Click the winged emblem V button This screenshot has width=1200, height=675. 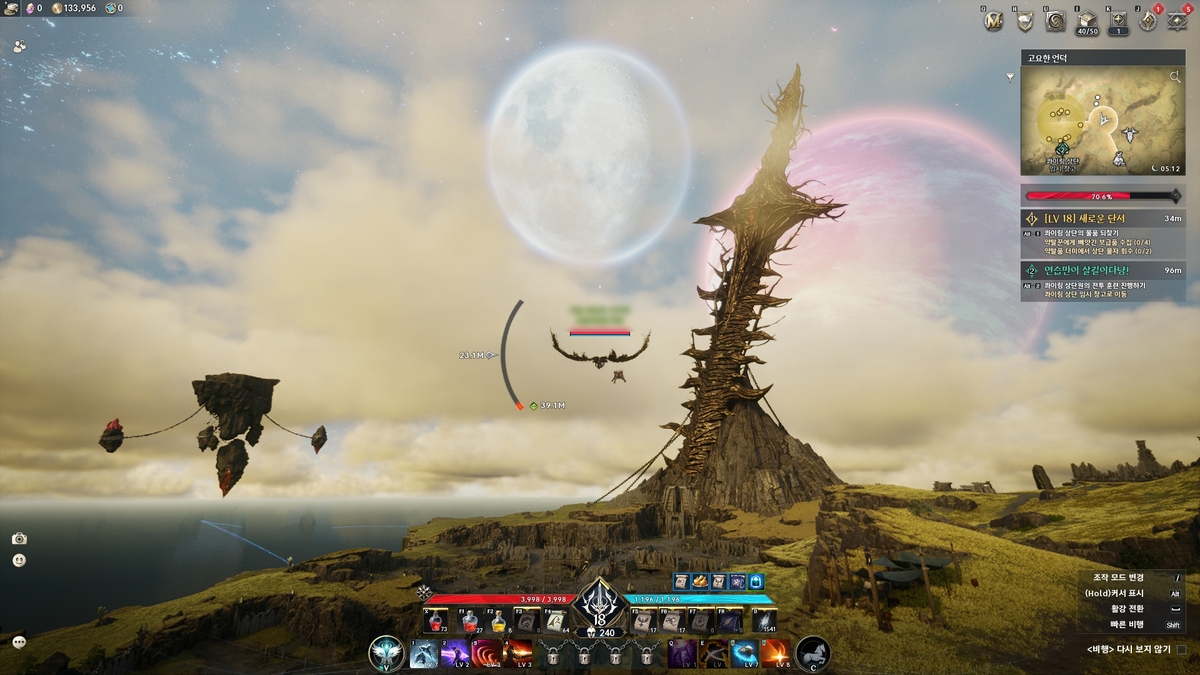[x=386, y=653]
